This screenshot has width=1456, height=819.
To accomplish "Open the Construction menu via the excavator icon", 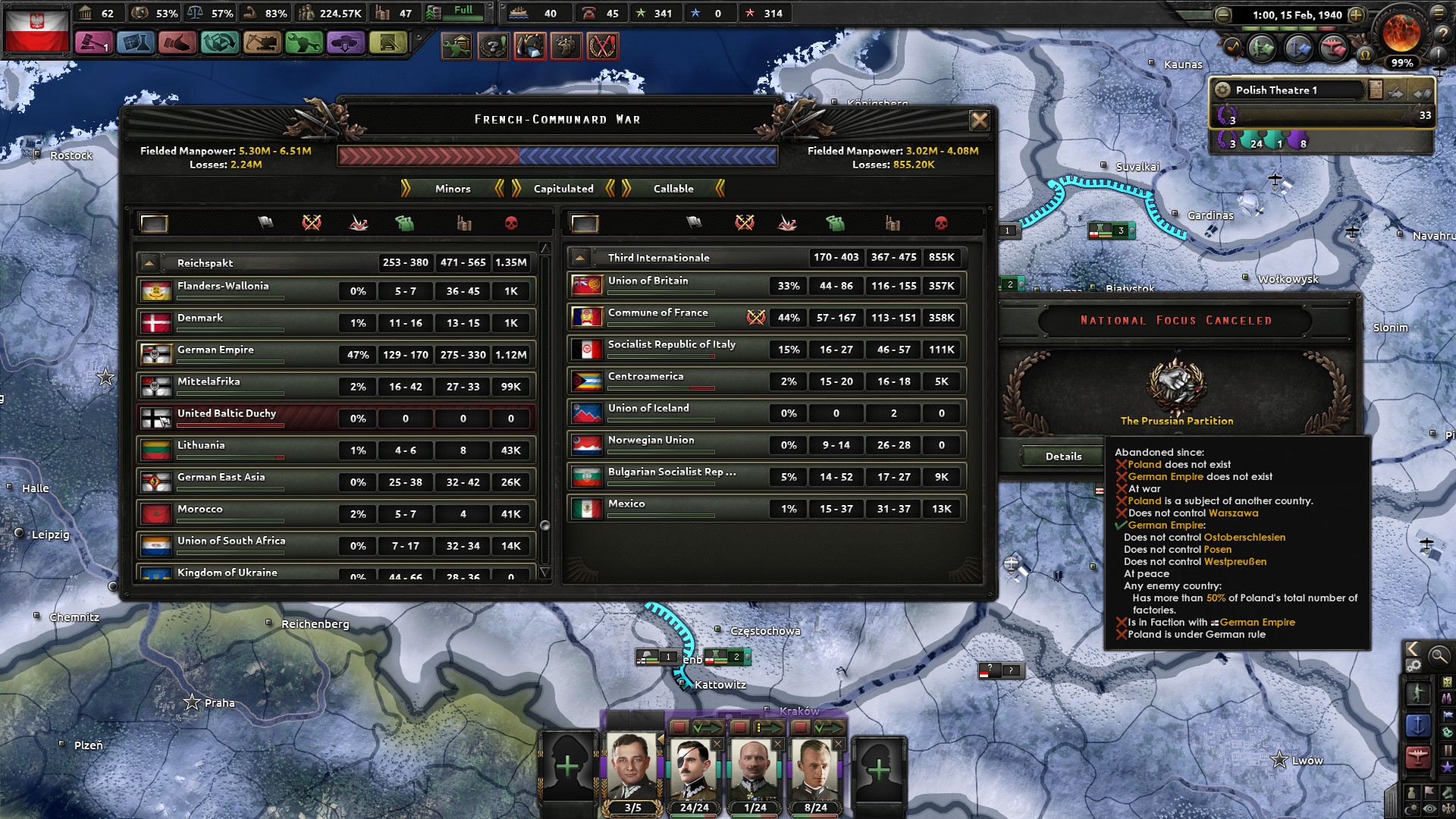I will tap(262, 42).
